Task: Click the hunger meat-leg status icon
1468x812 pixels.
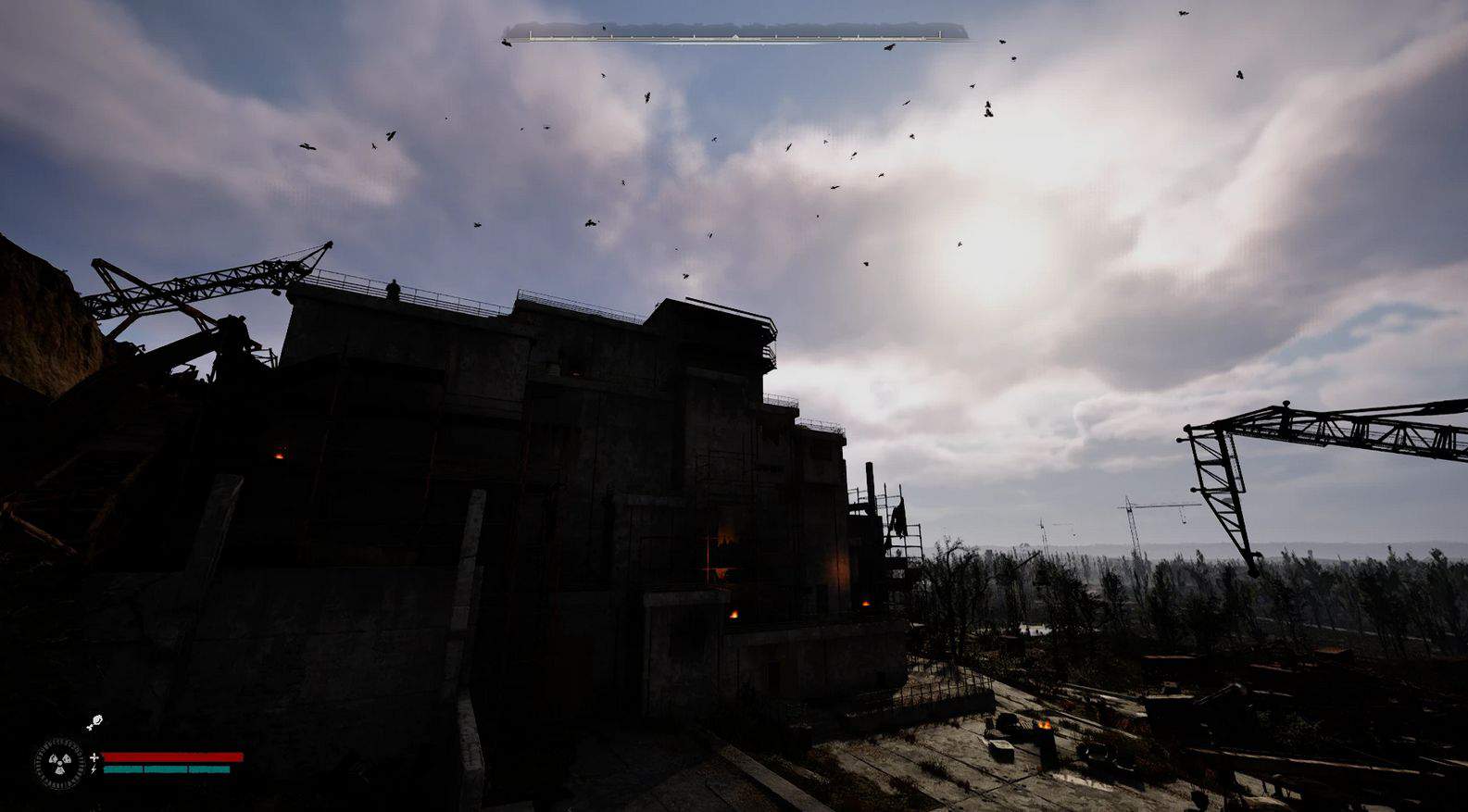Action: tap(94, 723)
